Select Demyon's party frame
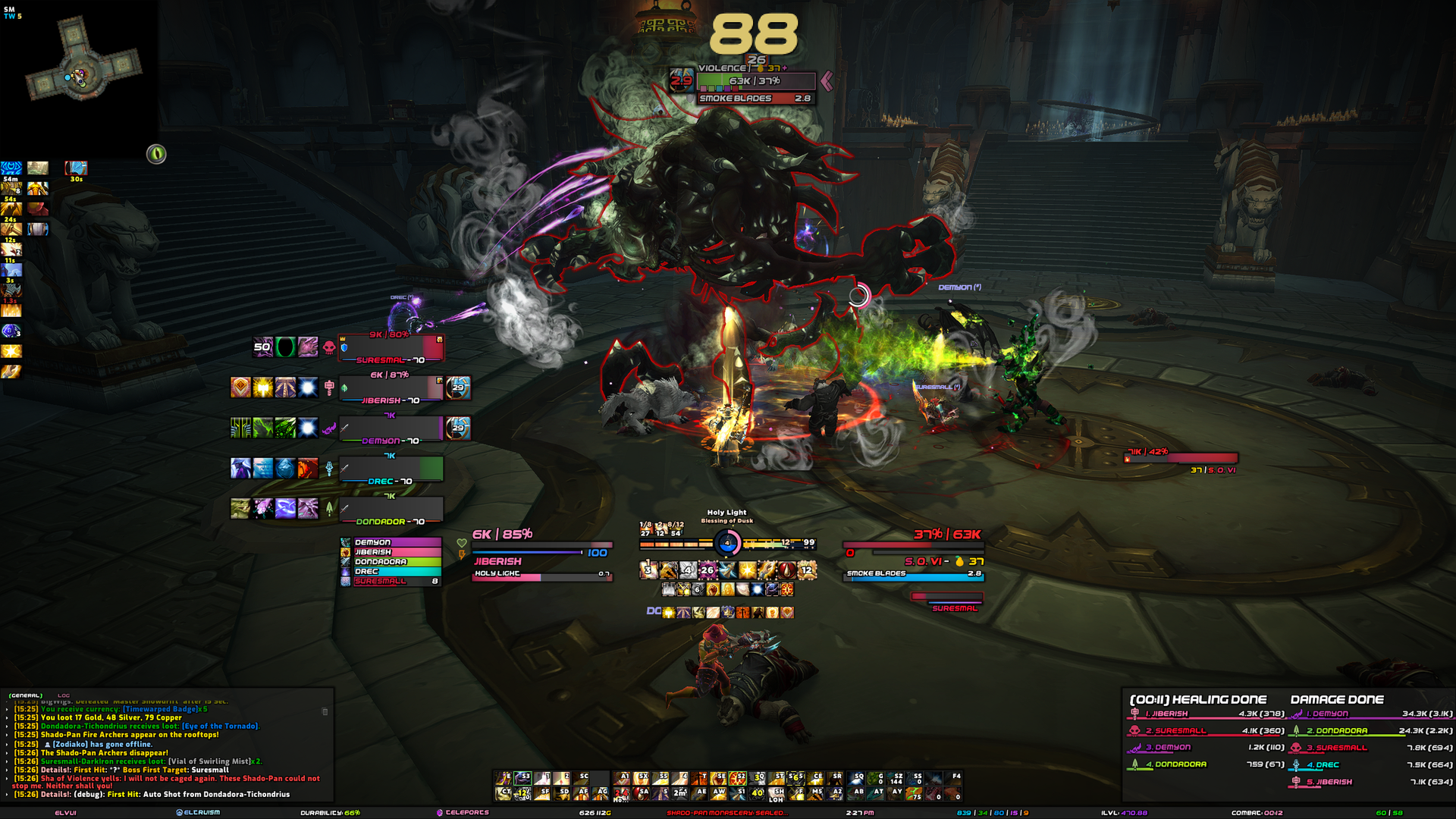The image size is (1456, 819). (x=391, y=429)
